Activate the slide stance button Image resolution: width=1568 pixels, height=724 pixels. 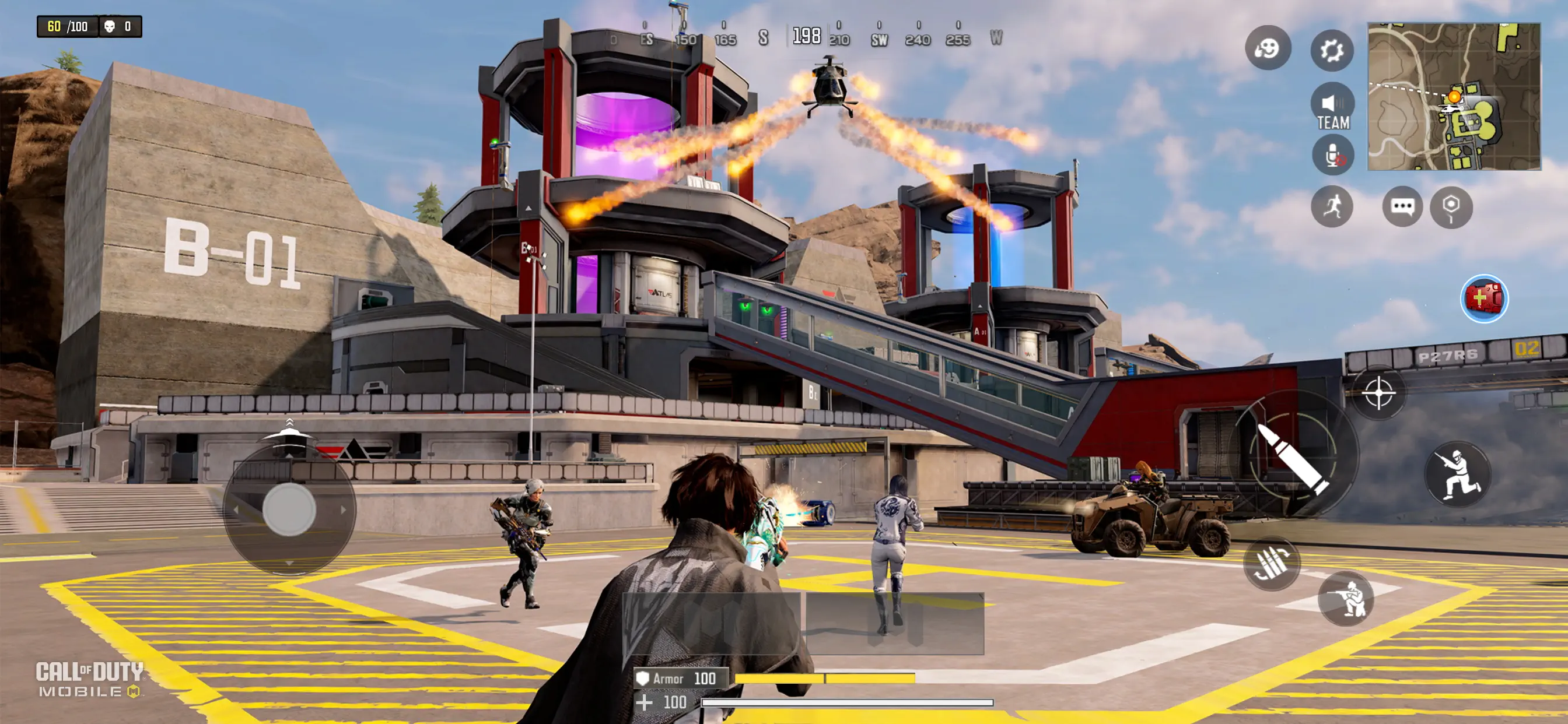pos(1457,475)
